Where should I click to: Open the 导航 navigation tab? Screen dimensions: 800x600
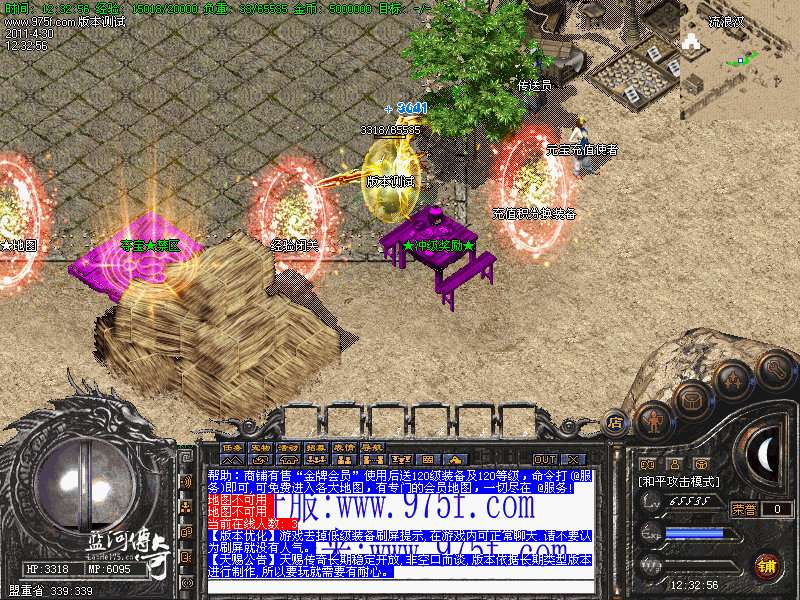372,446
